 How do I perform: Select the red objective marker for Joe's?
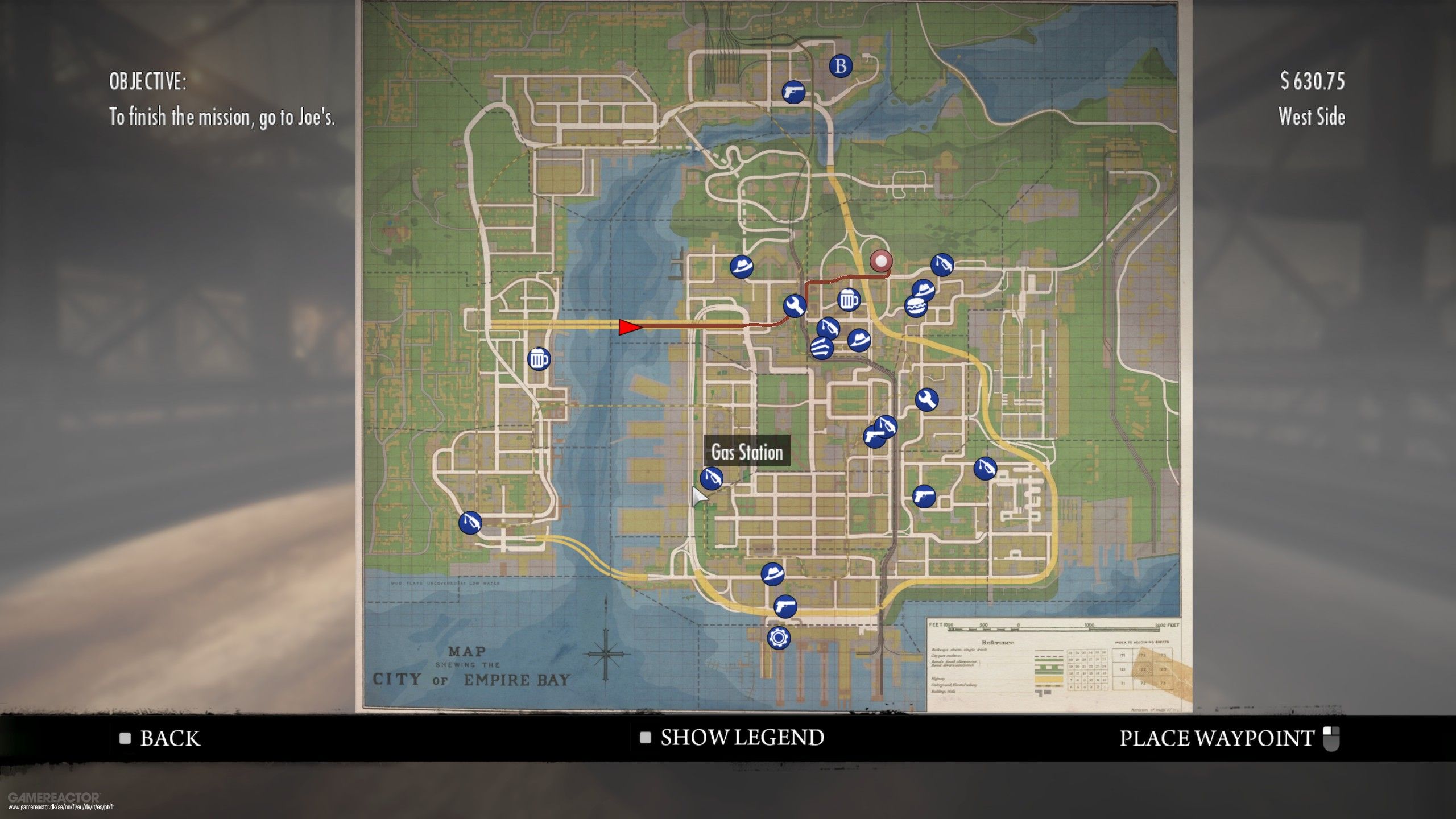881,262
